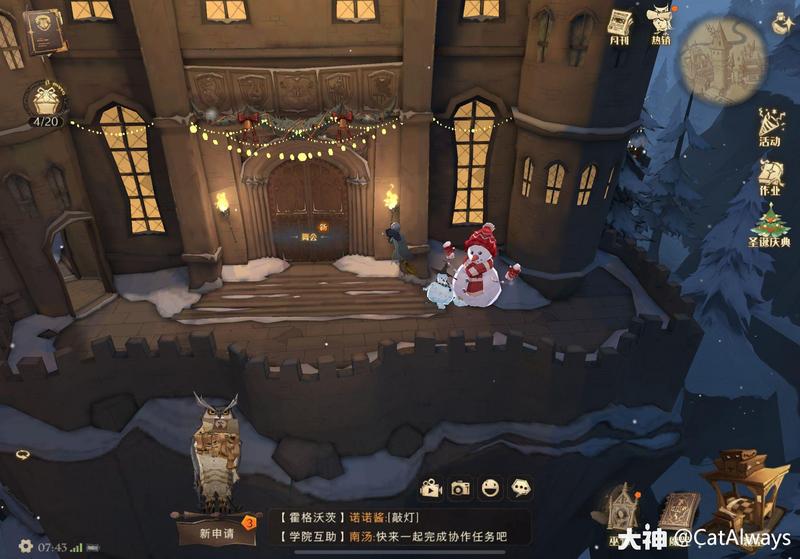Click the video camera recording icon
The width and height of the screenshot is (800, 559).
(x=430, y=488)
